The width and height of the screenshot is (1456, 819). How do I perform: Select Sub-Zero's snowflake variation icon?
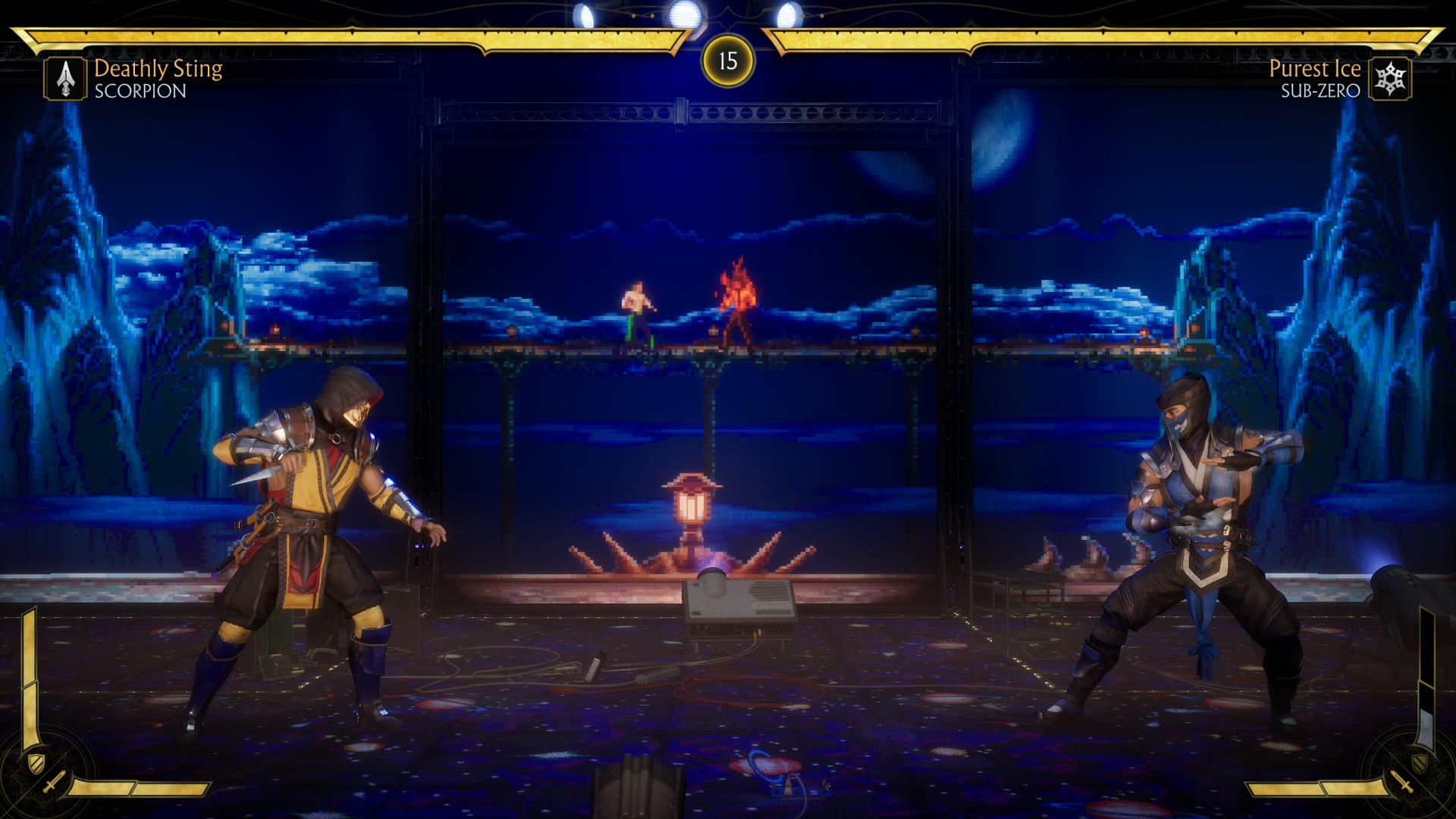(1390, 79)
